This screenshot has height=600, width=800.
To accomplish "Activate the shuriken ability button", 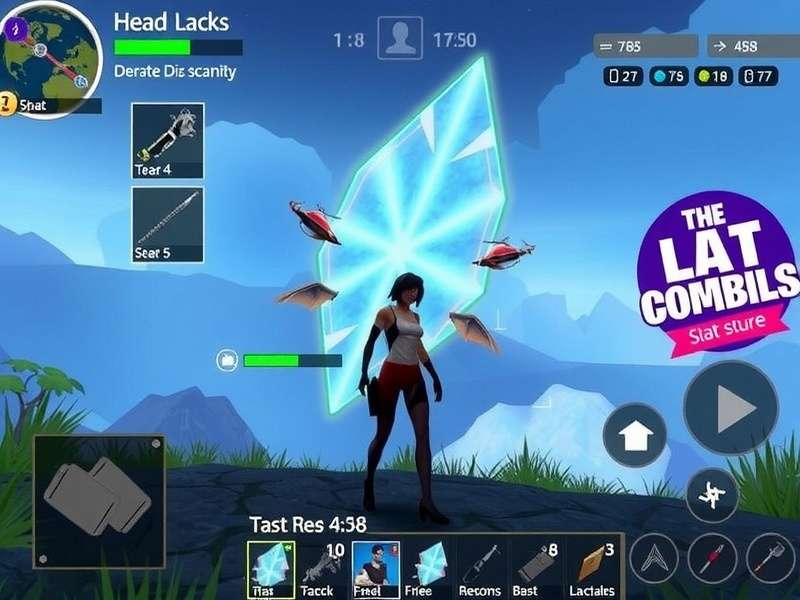I will pos(712,494).
